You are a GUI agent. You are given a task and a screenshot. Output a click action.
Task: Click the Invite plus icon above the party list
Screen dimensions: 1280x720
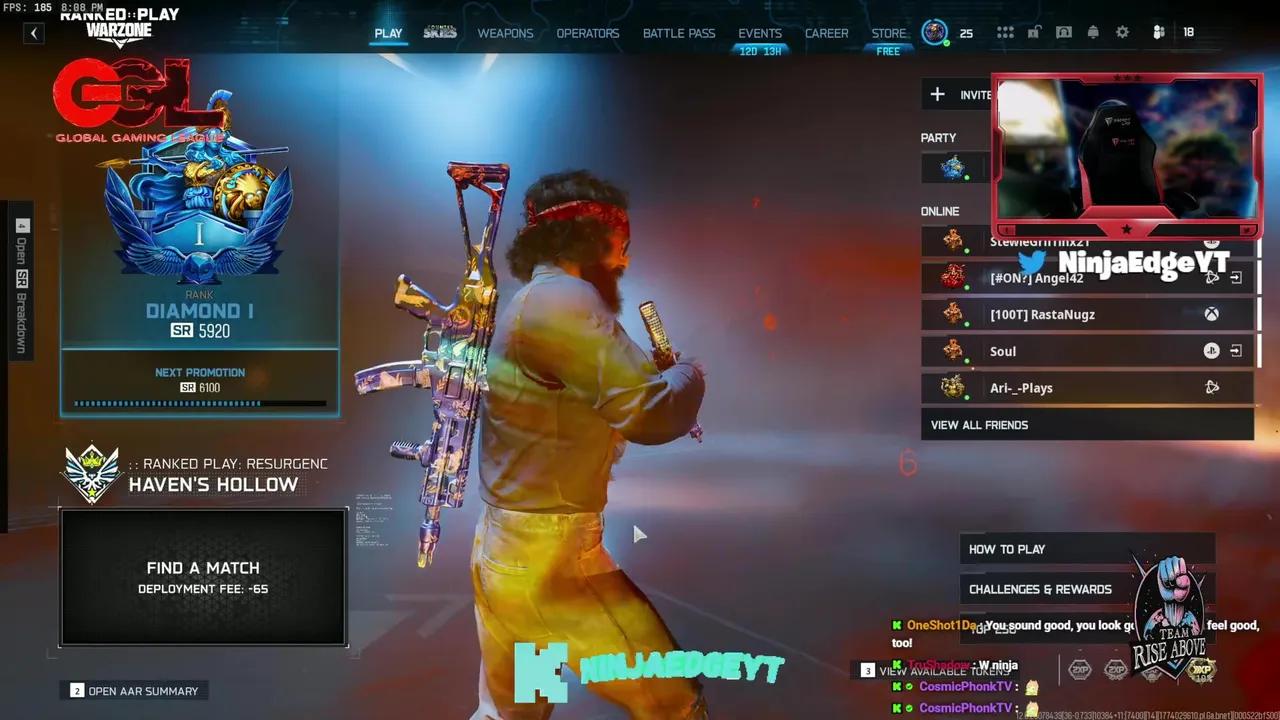[937, 94]
